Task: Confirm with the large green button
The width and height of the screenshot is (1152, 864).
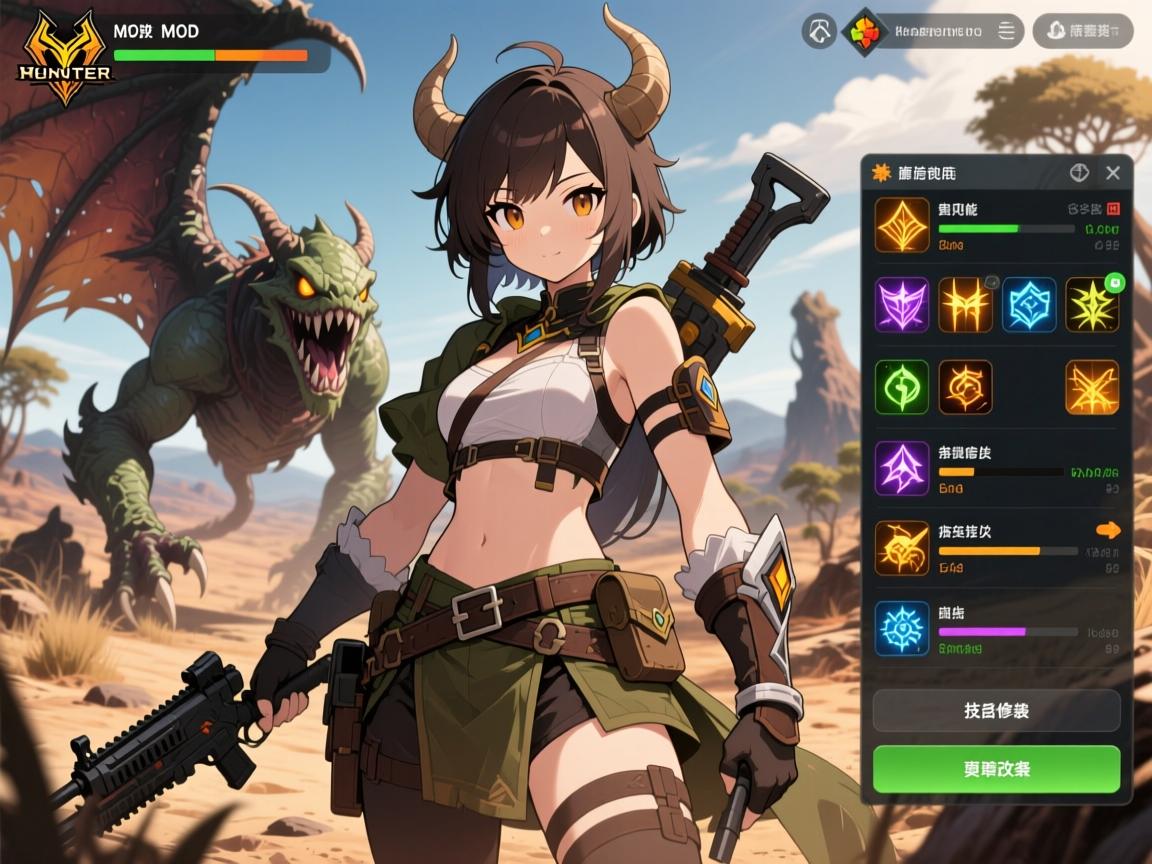Action: 996,769
